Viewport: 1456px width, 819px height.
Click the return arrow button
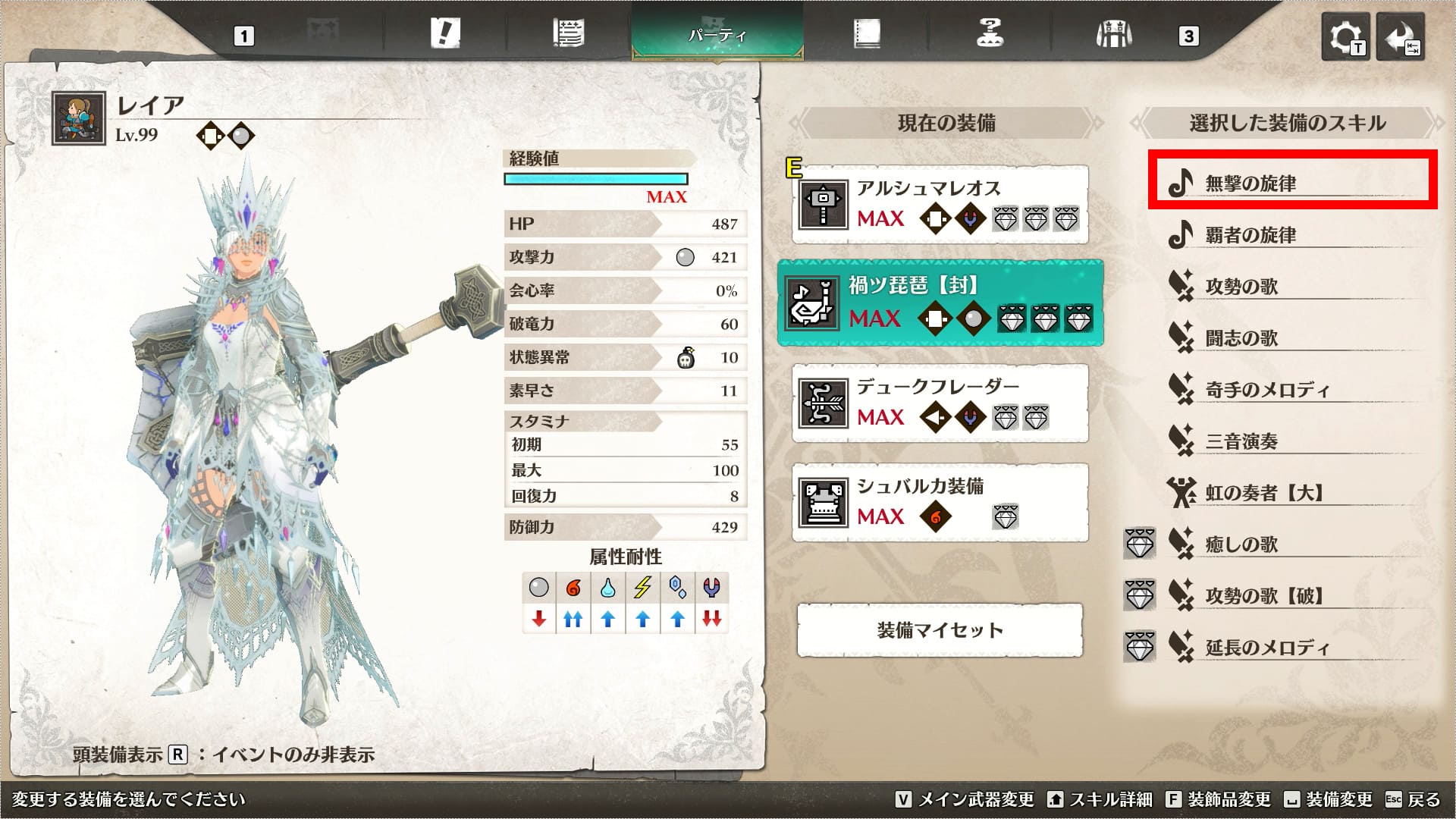coord(1401,37)
